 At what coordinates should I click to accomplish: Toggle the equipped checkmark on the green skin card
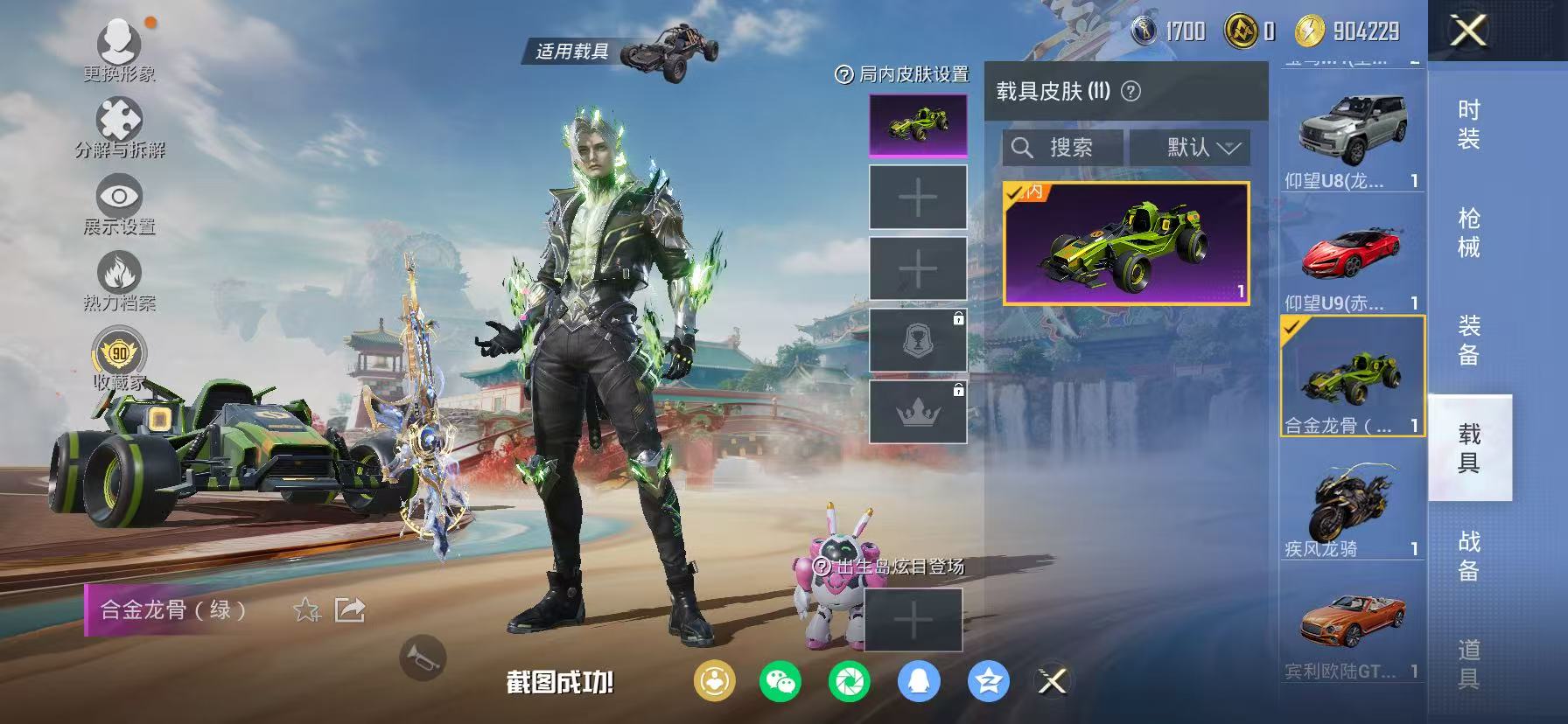tap(1015, 192)
